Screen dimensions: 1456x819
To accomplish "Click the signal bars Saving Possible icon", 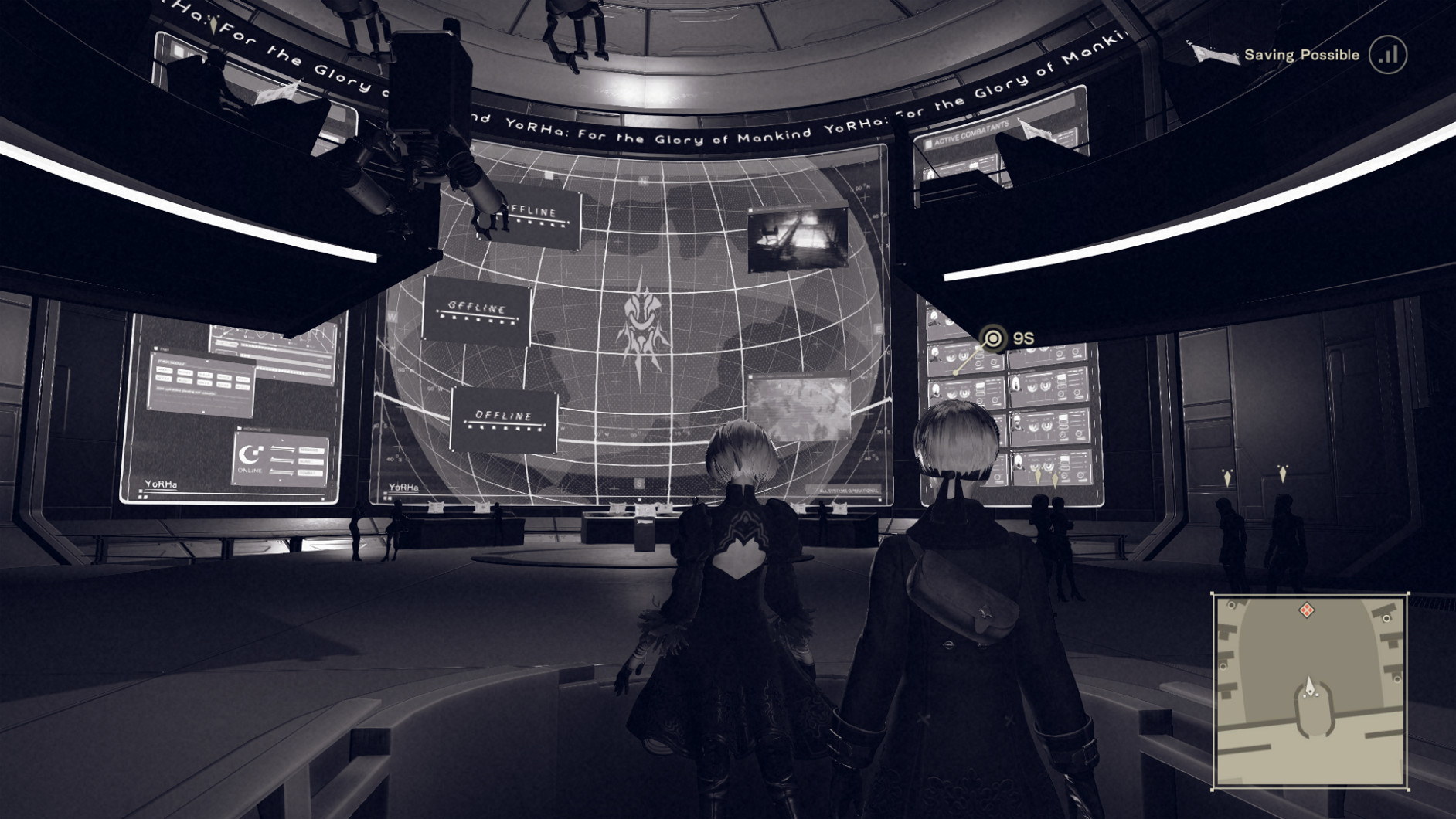I will [1388, 55].
